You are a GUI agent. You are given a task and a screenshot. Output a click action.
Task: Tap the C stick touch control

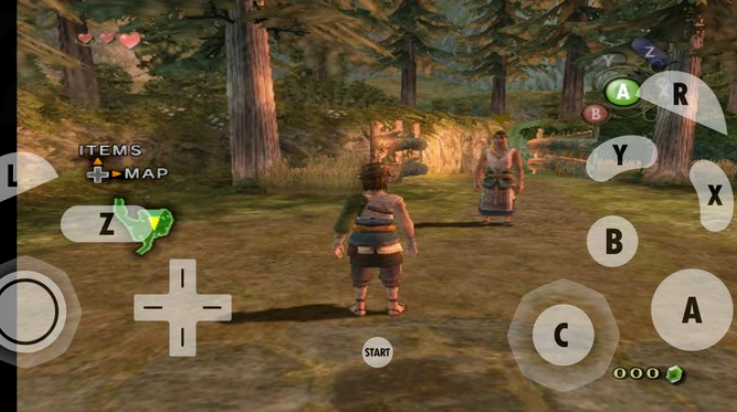[560, 336]
